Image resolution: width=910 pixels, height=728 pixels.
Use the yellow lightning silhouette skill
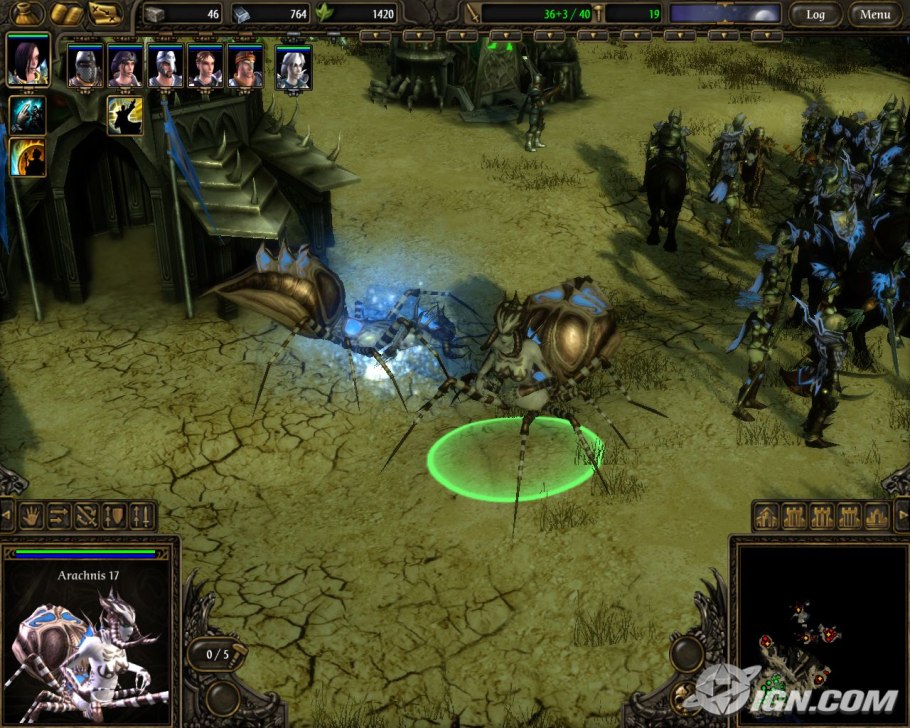(x=125, y=115)
